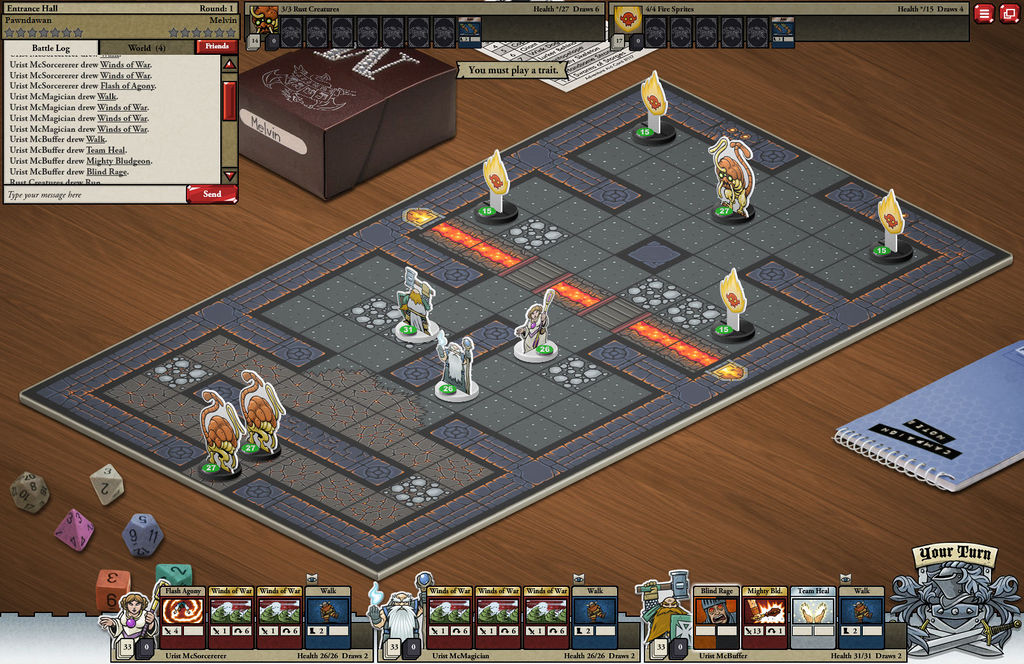
Task: Toggle the fullscreen window button
Action: tap(1008, 13)
